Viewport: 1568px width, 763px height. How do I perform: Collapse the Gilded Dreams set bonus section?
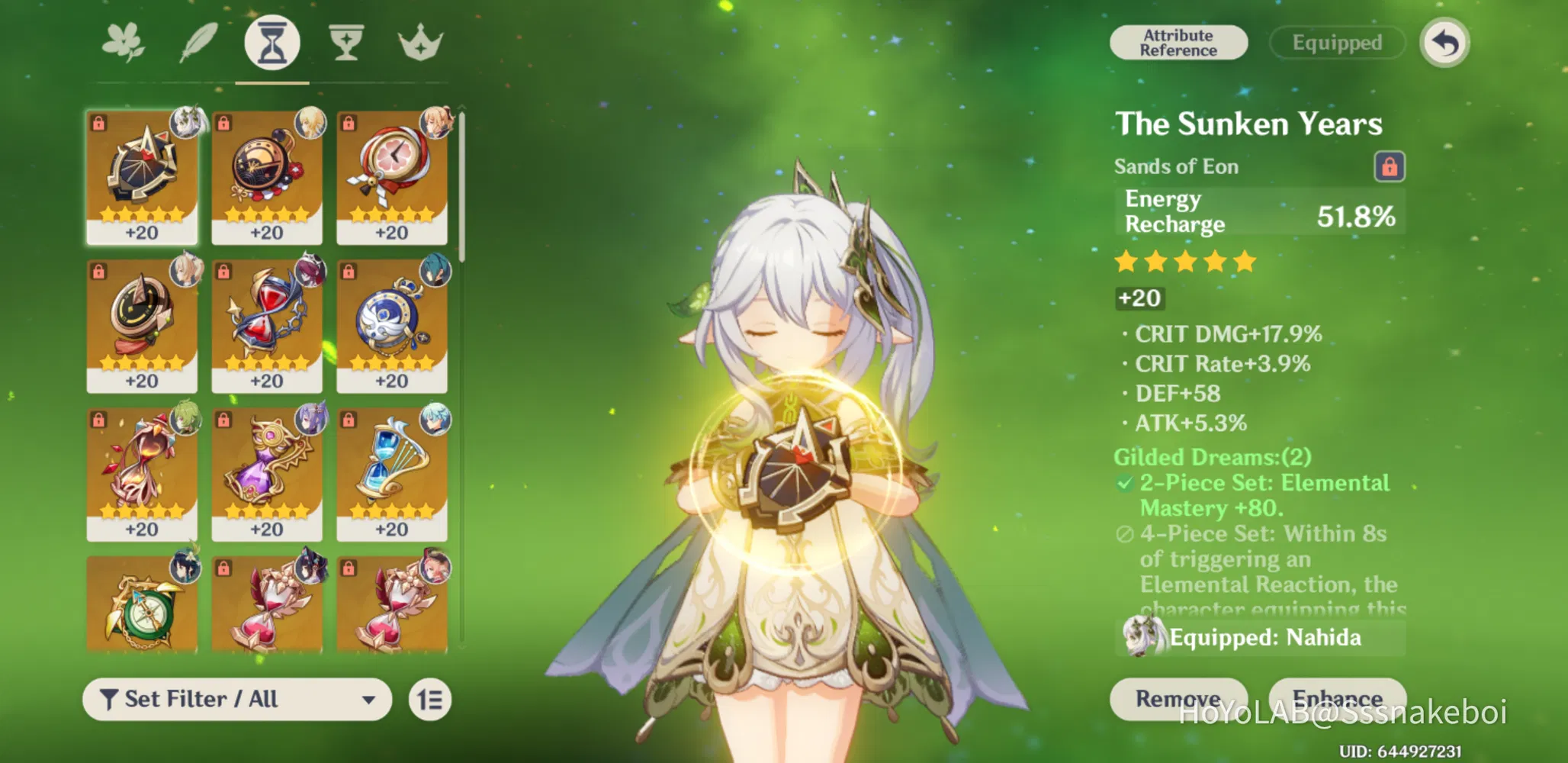(x=1211, y=456)
